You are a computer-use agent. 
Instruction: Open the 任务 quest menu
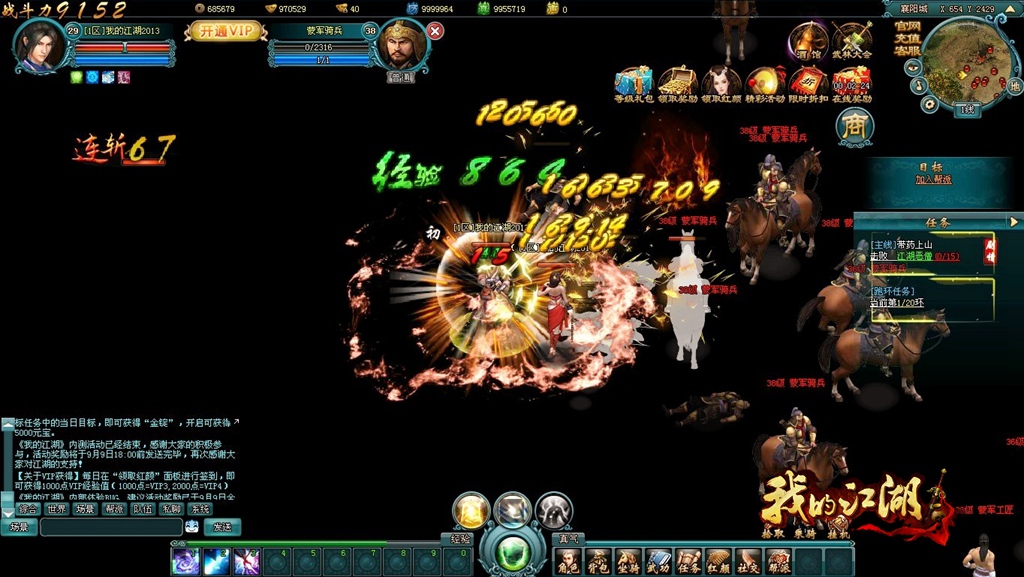[x=688, y=562]
